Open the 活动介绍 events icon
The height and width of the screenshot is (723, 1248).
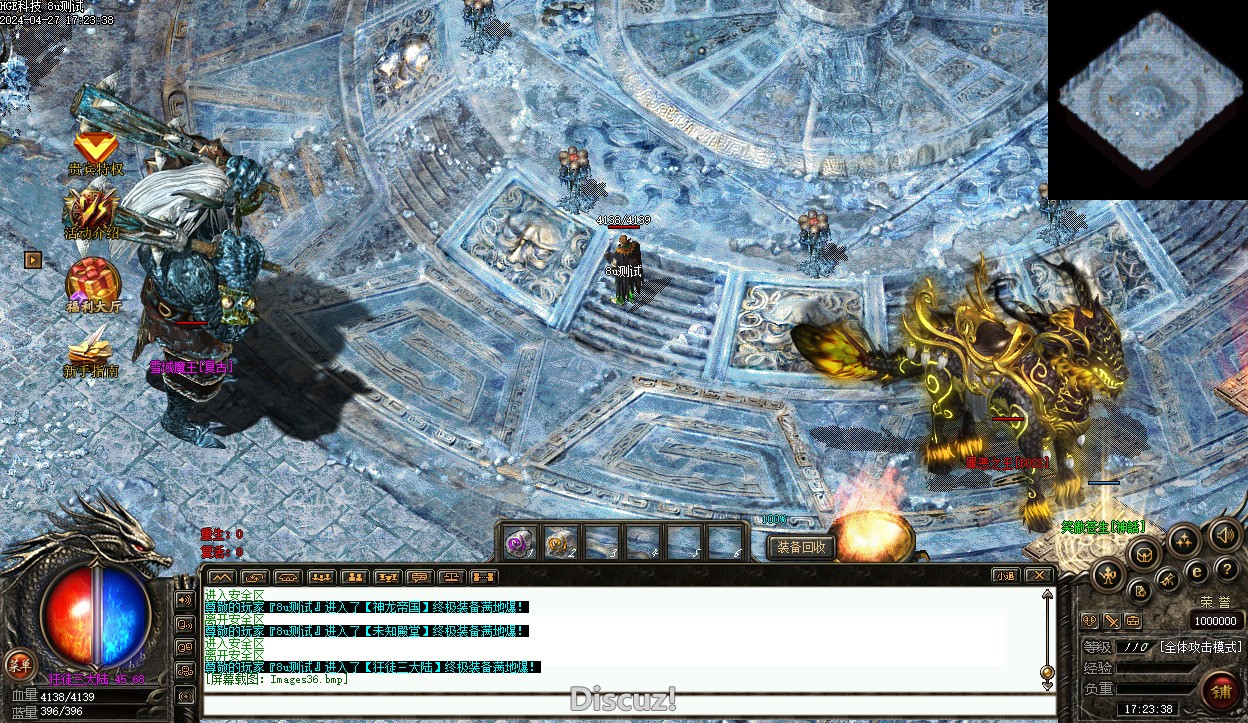tap(93, 211)
